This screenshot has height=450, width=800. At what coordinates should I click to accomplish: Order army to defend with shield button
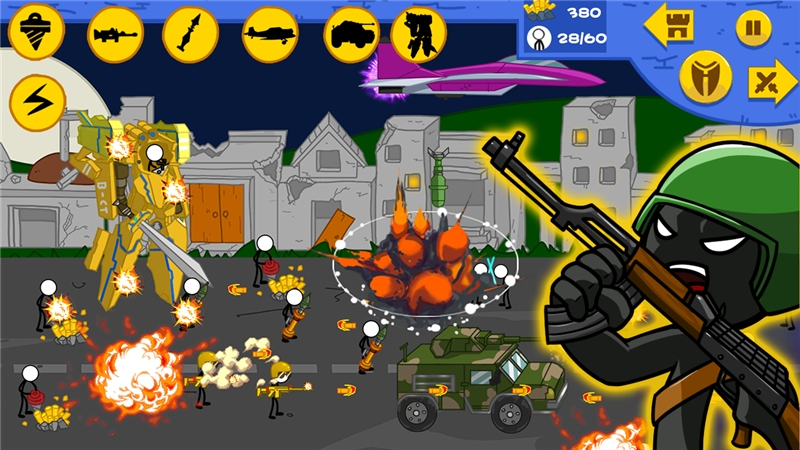tap(705, 79)
